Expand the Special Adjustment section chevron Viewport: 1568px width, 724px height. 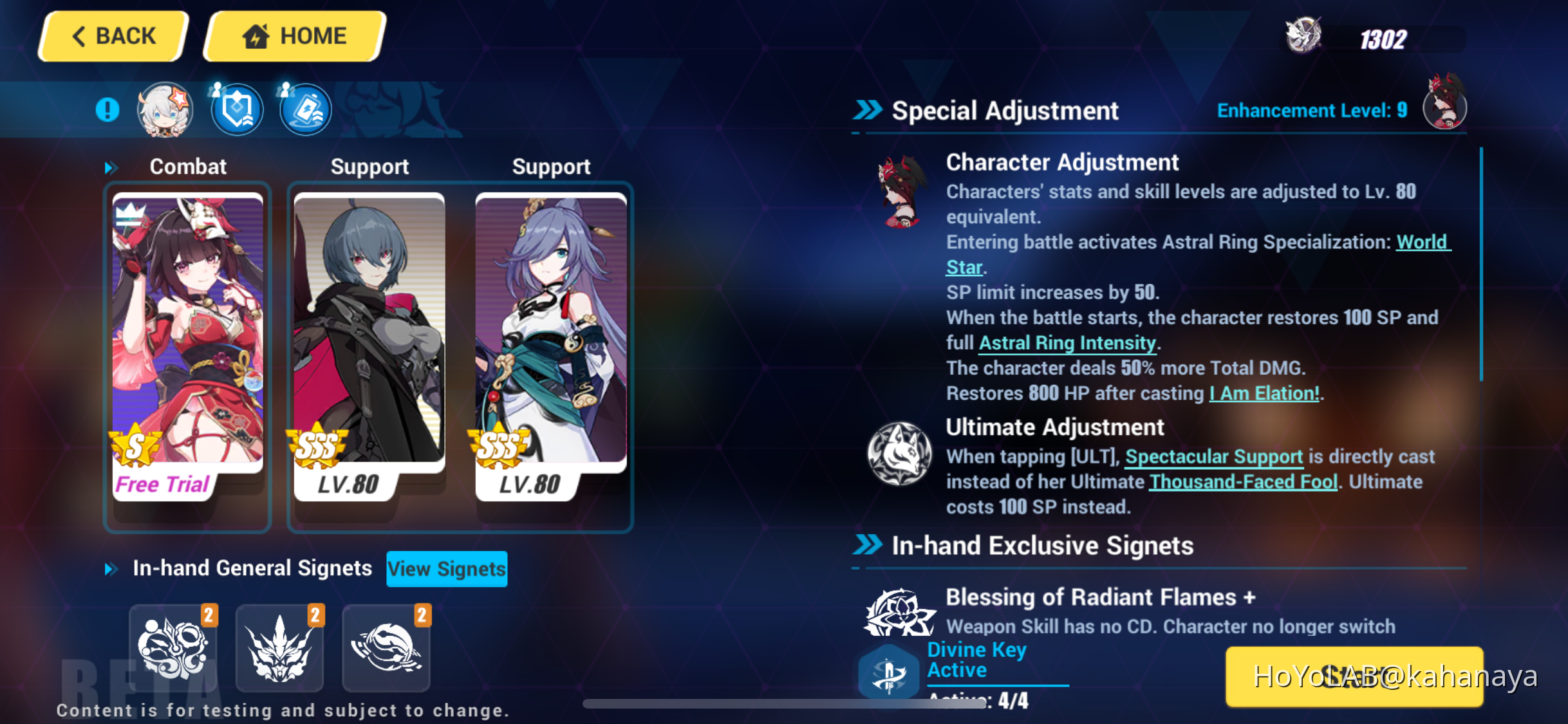coord(867,109)
